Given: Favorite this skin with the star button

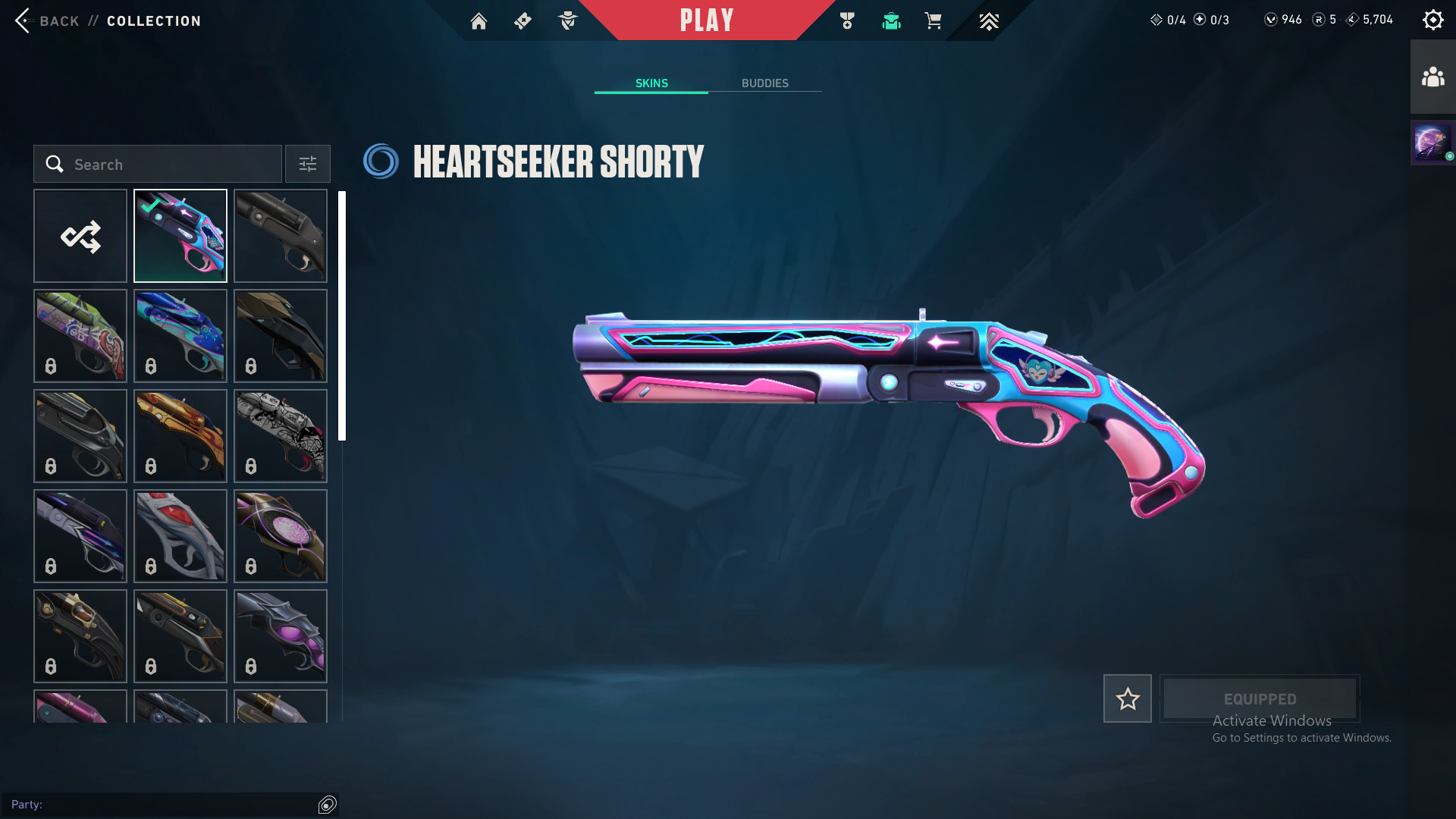Looking at the screenshot, I should tap(1127, 698).
